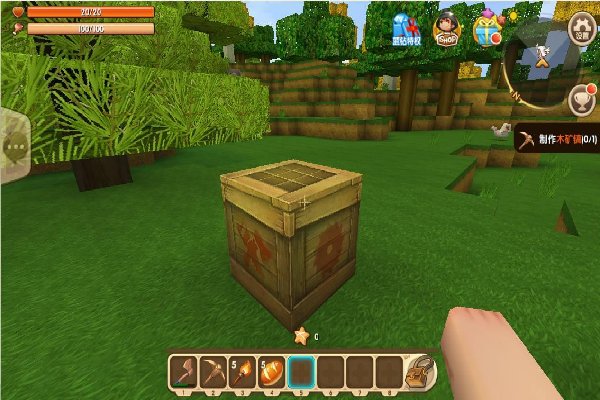Select the bread in the hotbar
This screenshot has height=400, width=600.
271,373
